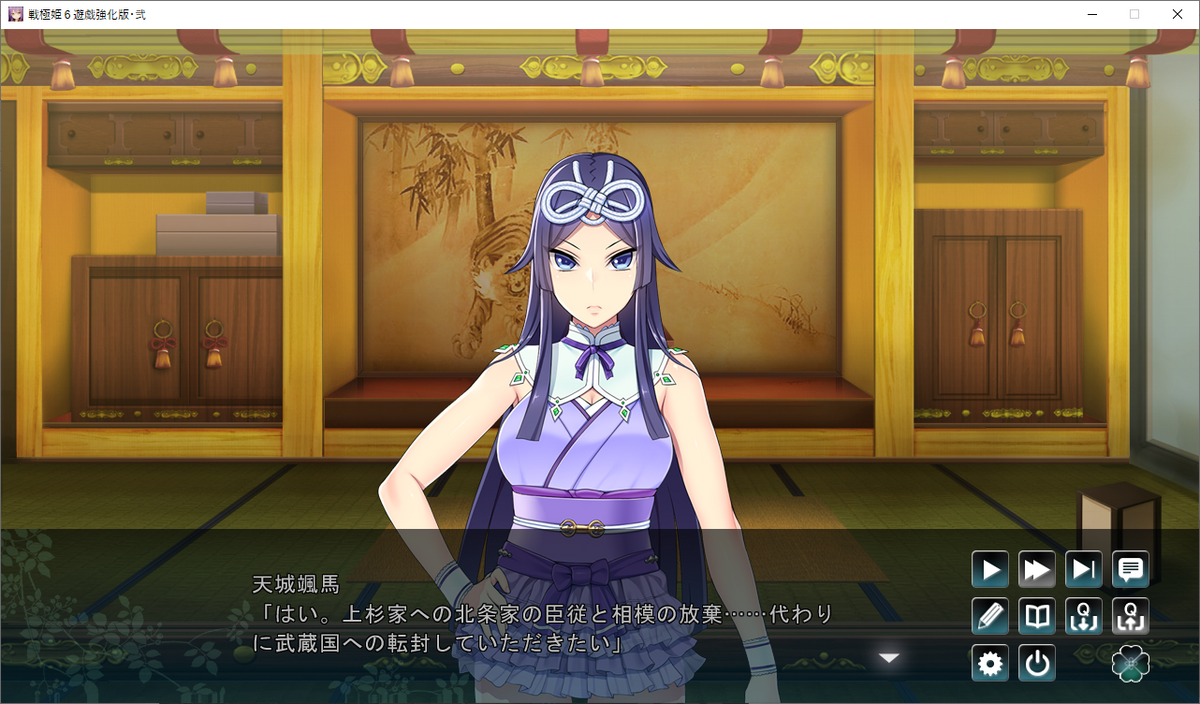Activate the double-arrow fast-forward button
This screenshot has height=704, width=1200.
click(x=1037, y=570)
